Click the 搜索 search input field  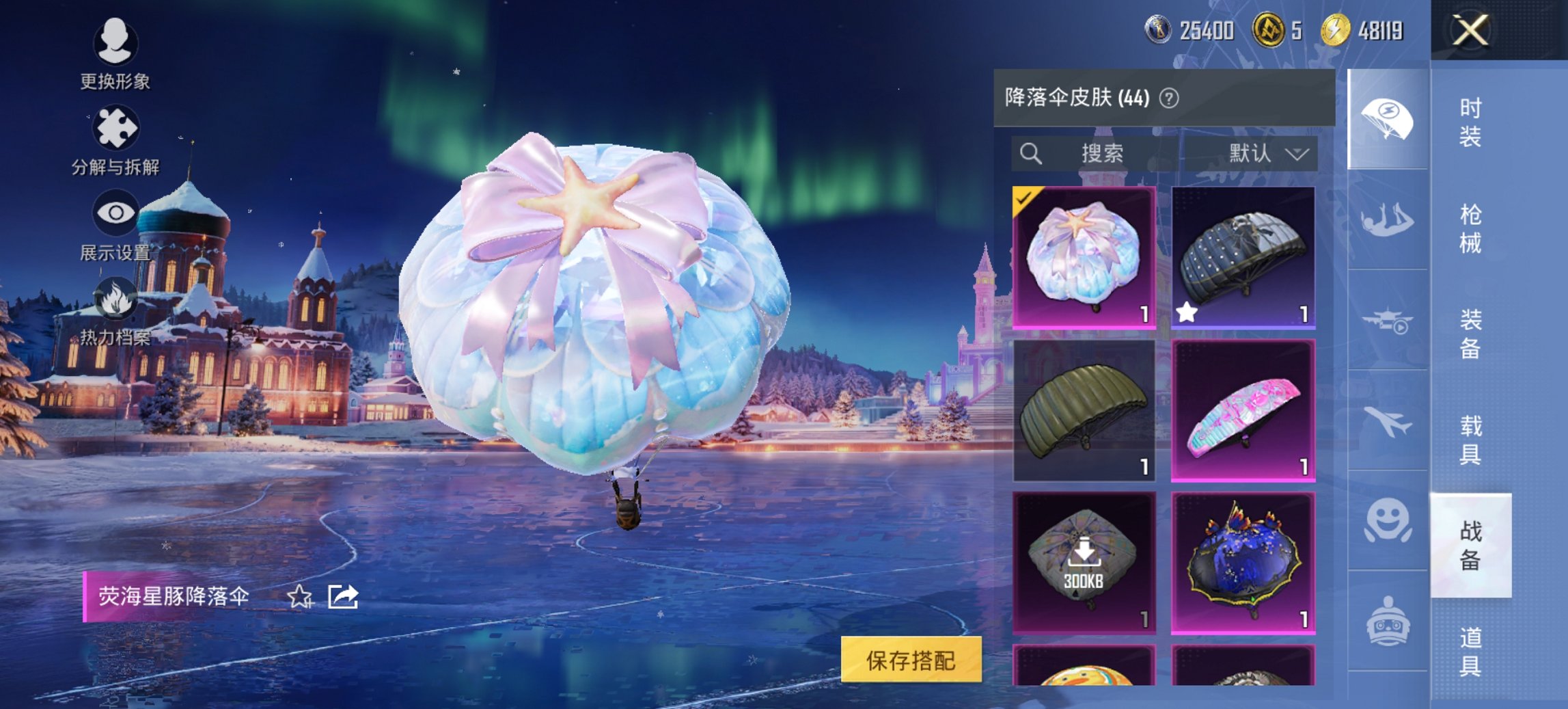coord(1103,154)
